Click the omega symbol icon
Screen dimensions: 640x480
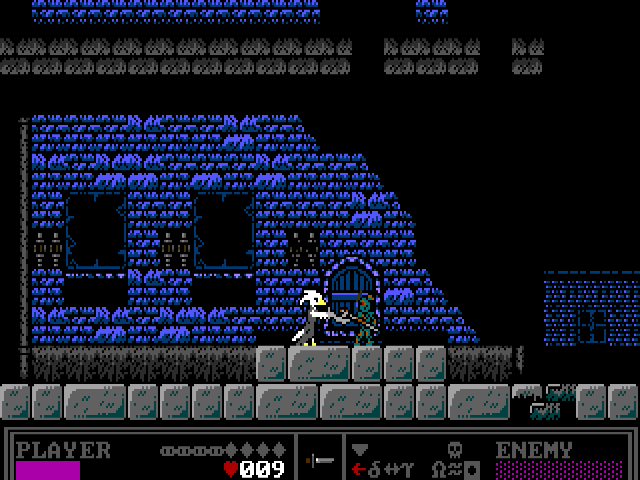pos(438,468)
